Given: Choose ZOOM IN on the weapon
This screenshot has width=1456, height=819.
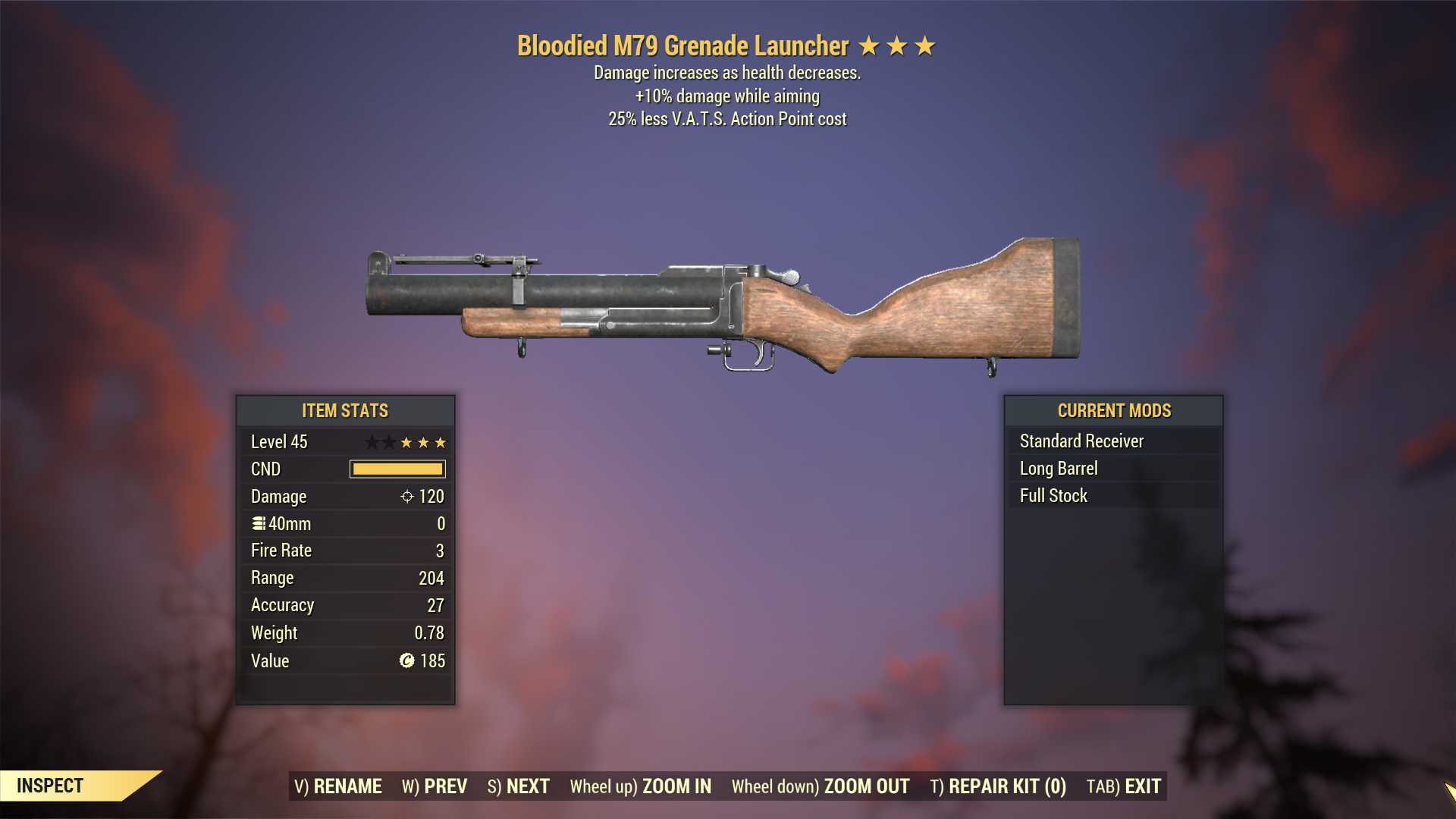Looking at the screenshot, I should pyautogui.click(x=641, y=786).
